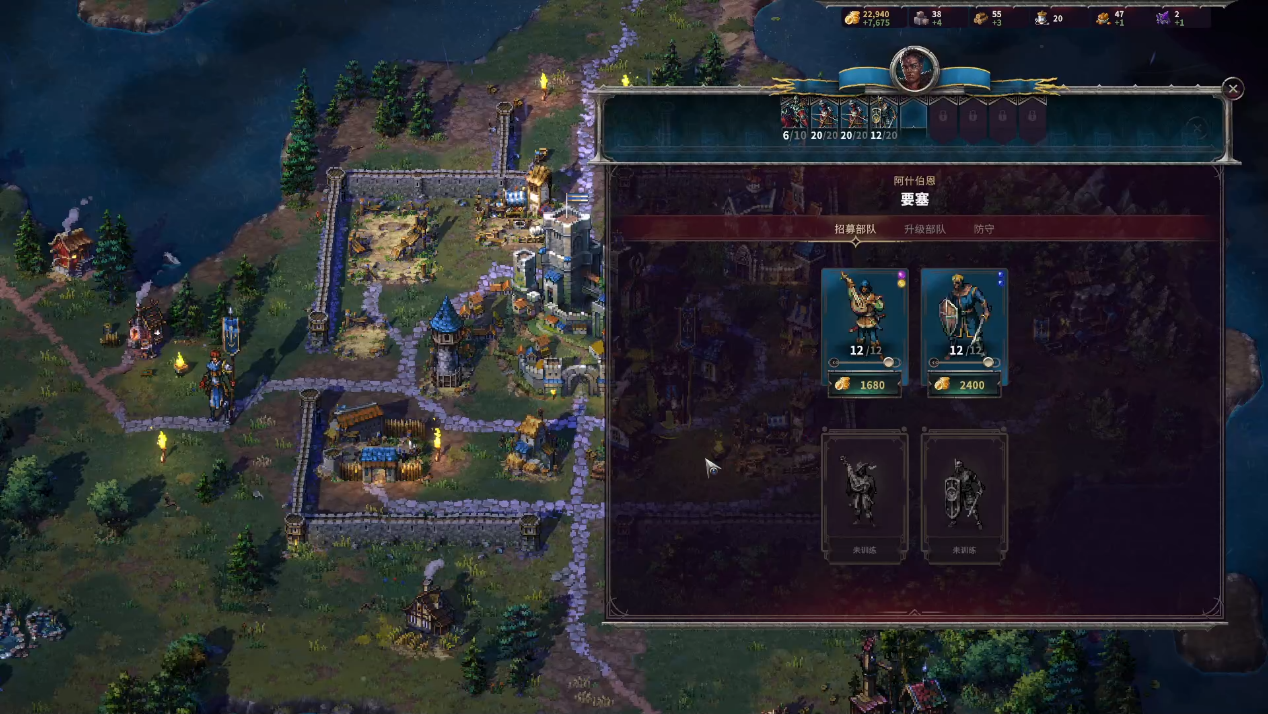Select the swordsman with shield recruitment card
1268x714 pixels.
tap(963, 311)
